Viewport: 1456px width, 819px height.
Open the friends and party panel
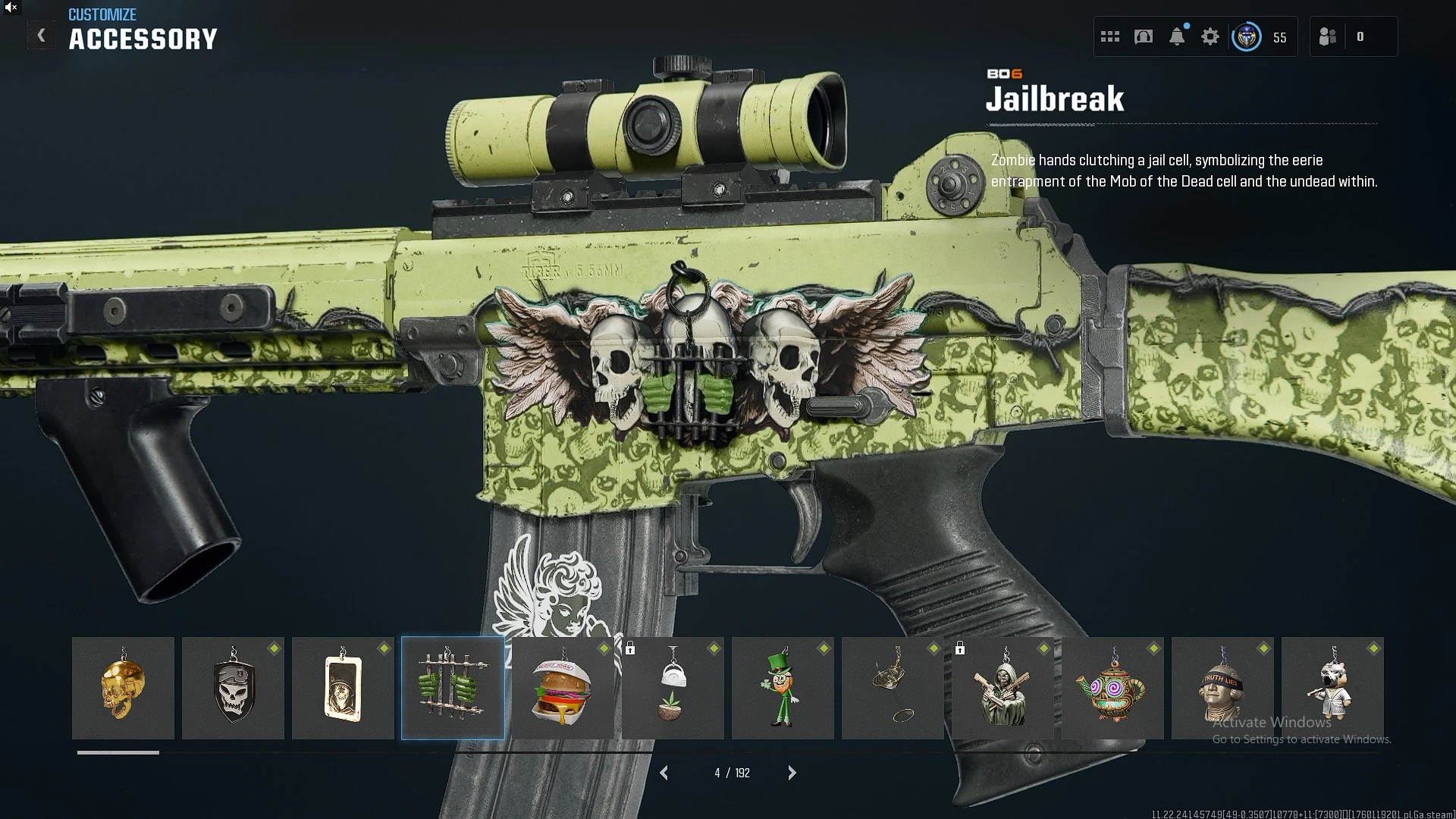[1328, 36]
